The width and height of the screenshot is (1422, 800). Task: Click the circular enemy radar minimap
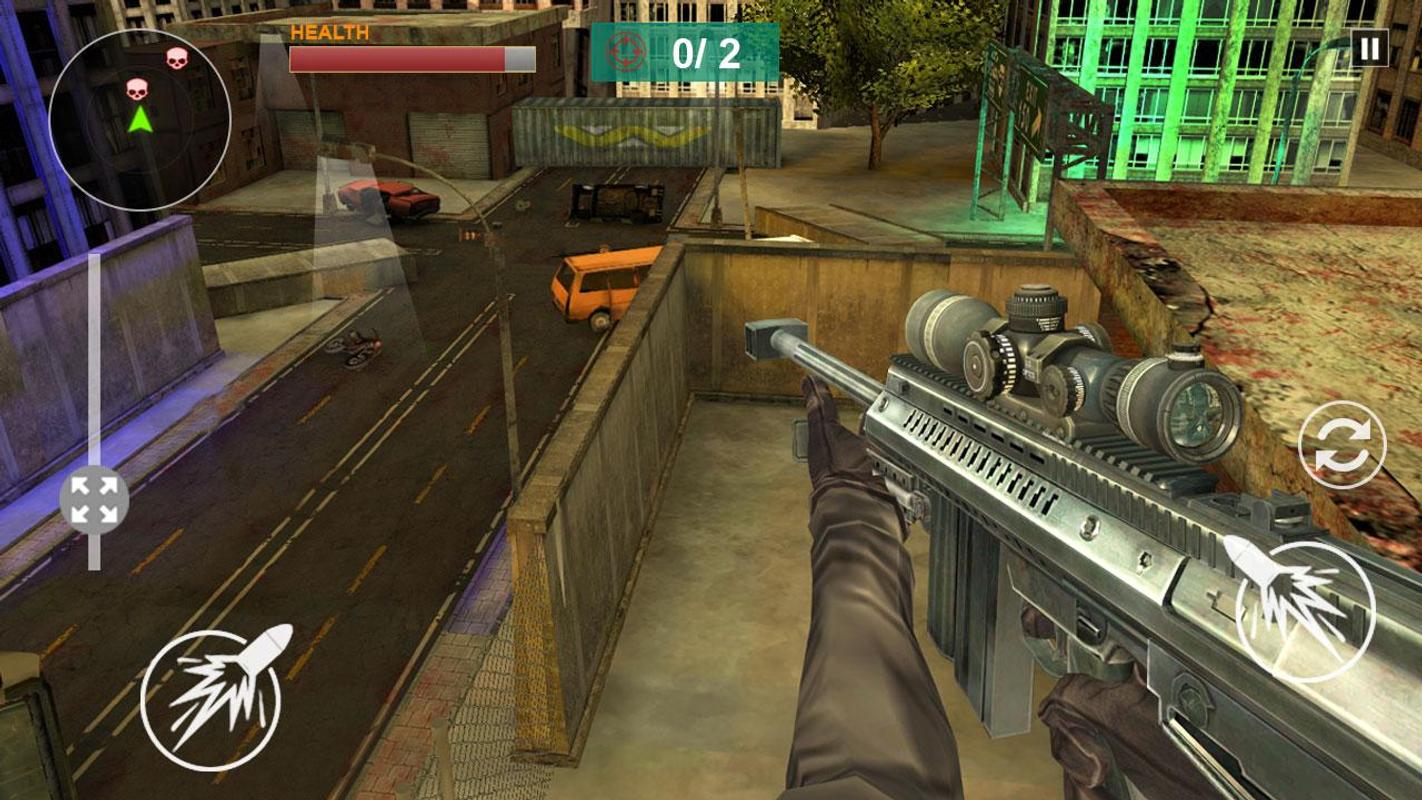pyautogui.click(x=140, y=120)
